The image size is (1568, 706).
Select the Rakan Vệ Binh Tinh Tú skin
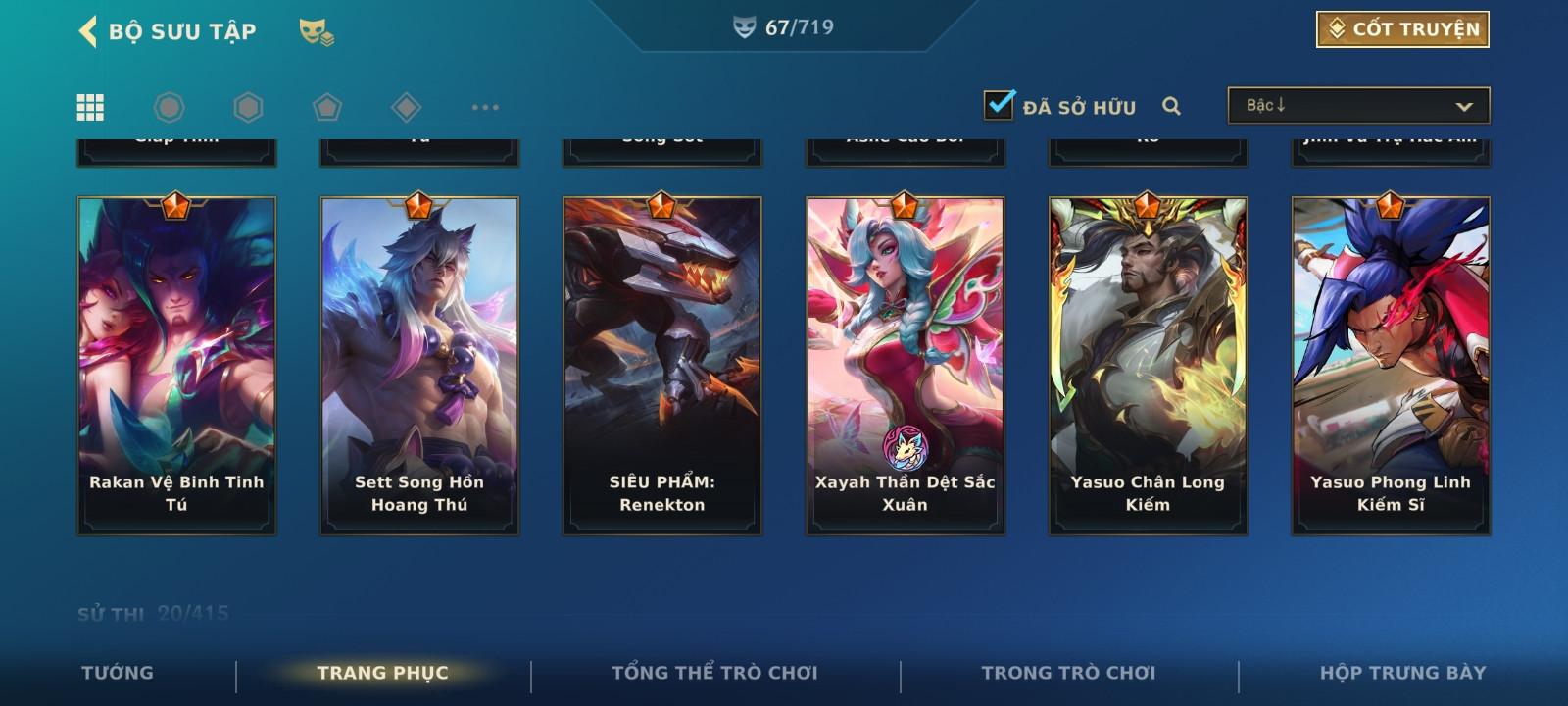point(176,366)
